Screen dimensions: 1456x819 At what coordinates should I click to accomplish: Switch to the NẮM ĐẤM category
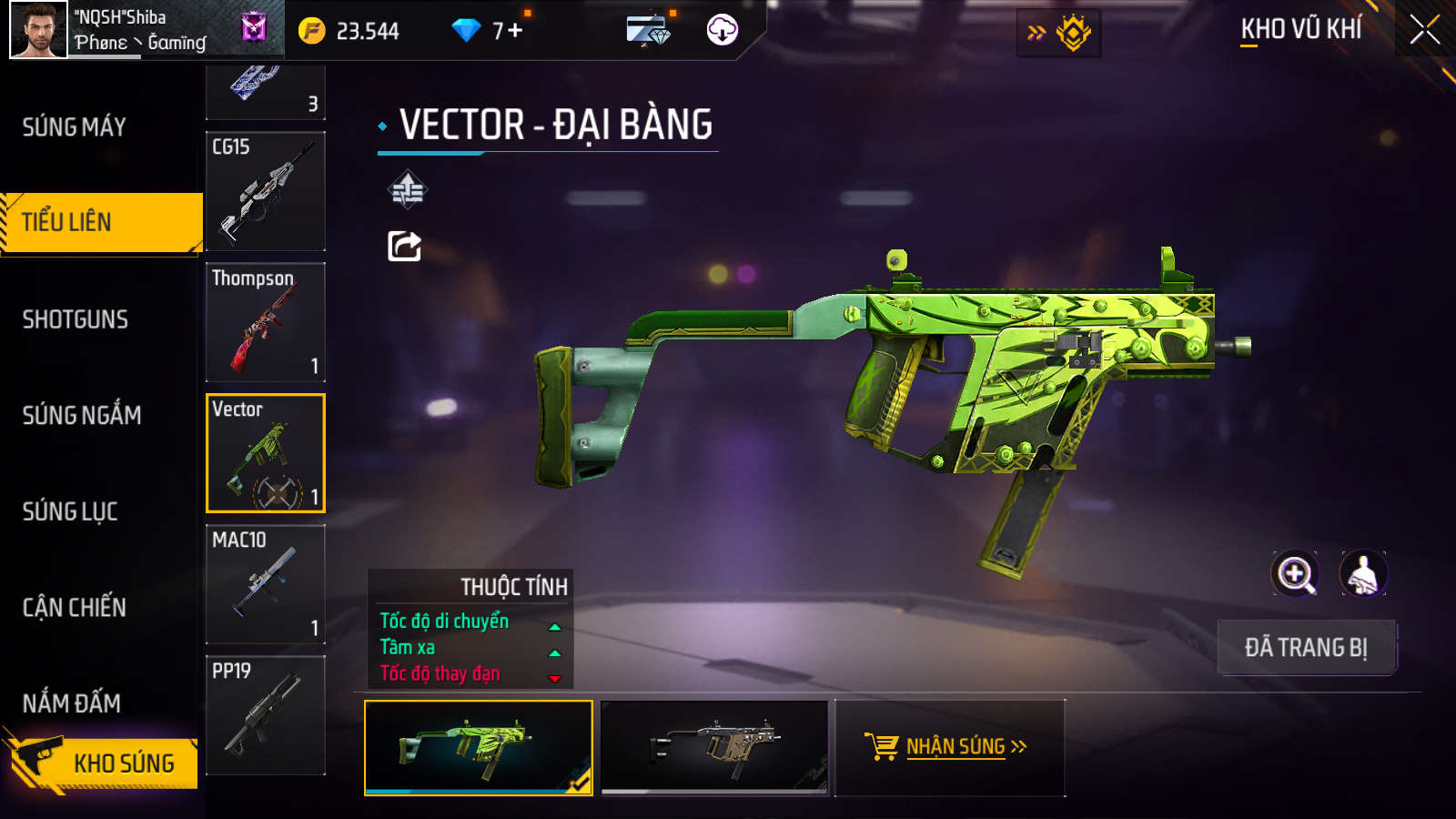[72, 703]
